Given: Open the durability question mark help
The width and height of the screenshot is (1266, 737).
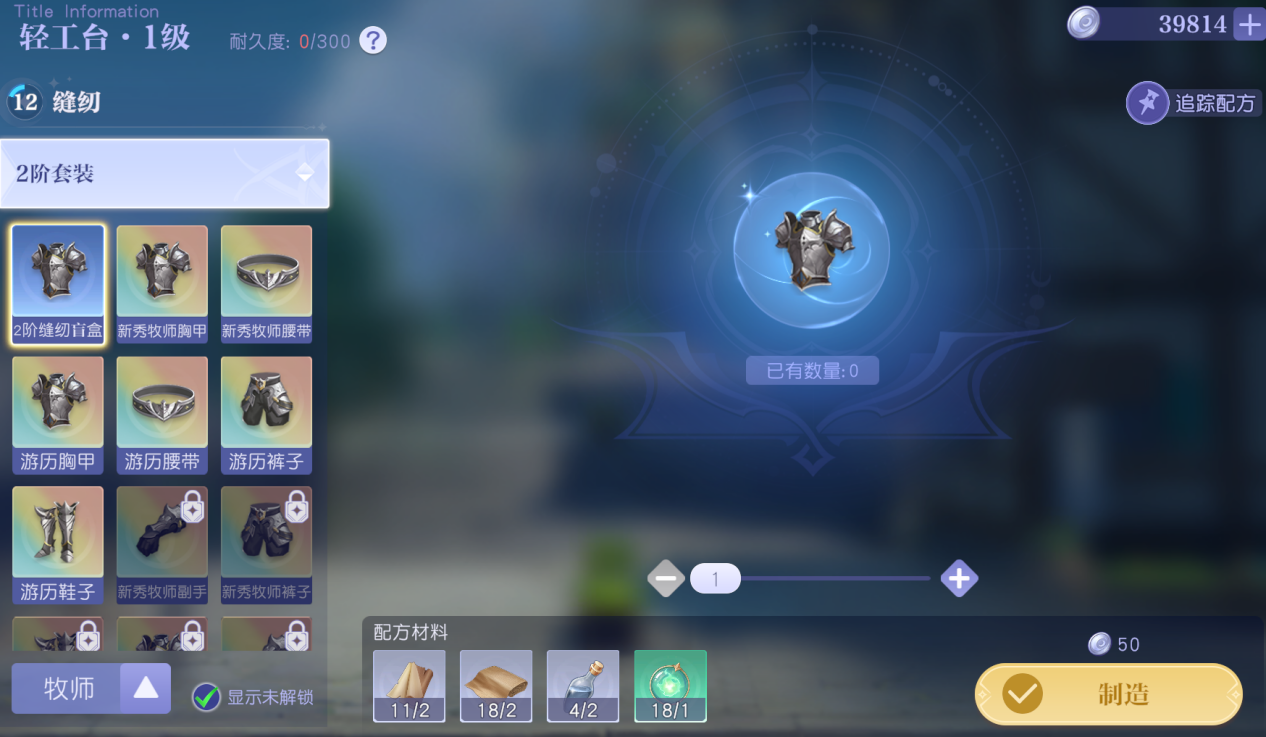Looking at the screenshot, I should click(373, 41).
